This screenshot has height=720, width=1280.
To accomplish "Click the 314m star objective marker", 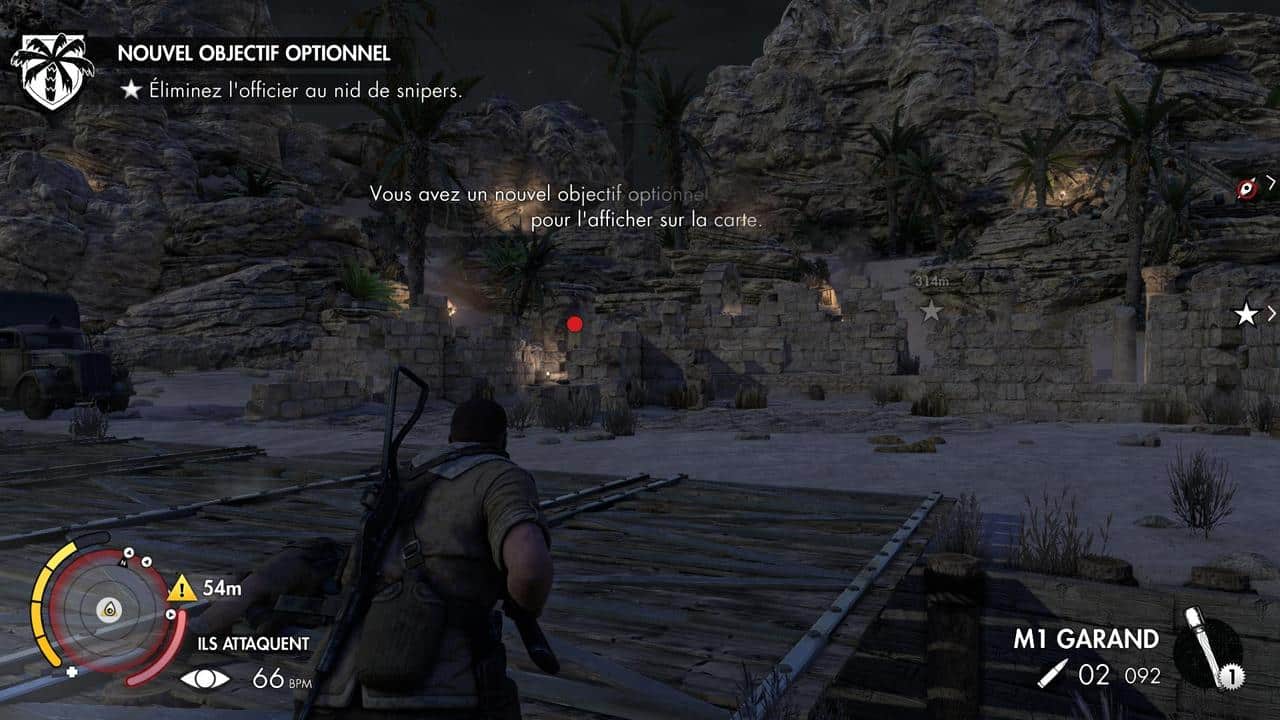I will [x=931, y=311].
